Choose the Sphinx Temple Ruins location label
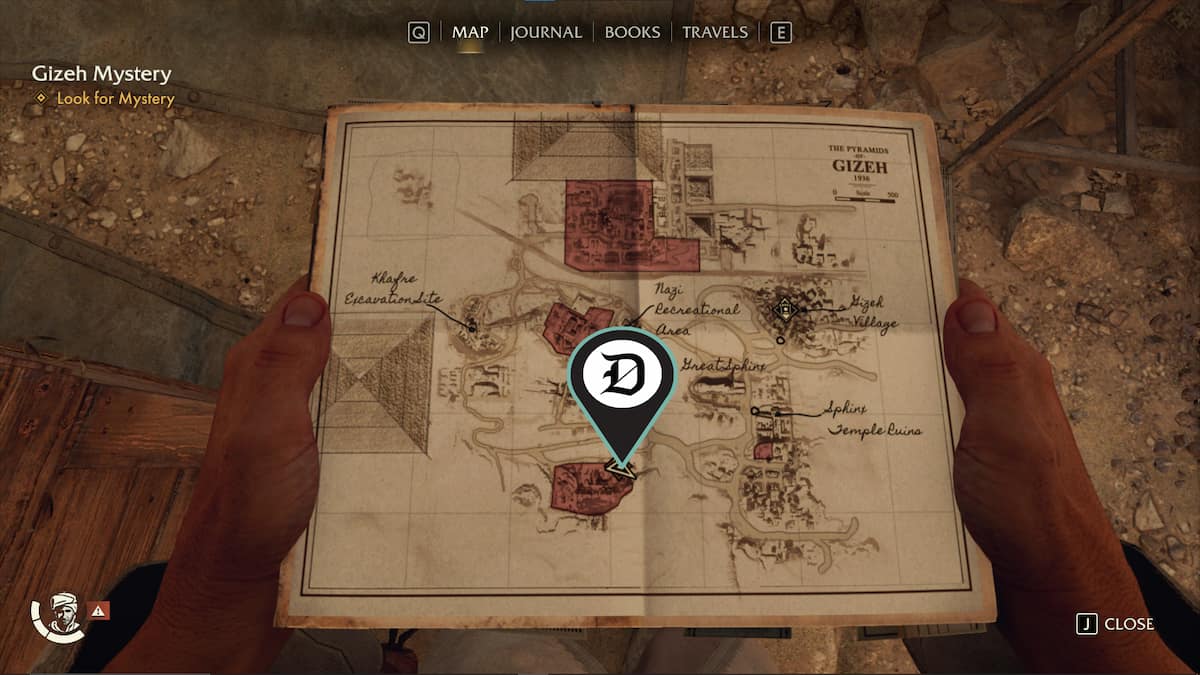1200x675 pixels. click(870, 420)
